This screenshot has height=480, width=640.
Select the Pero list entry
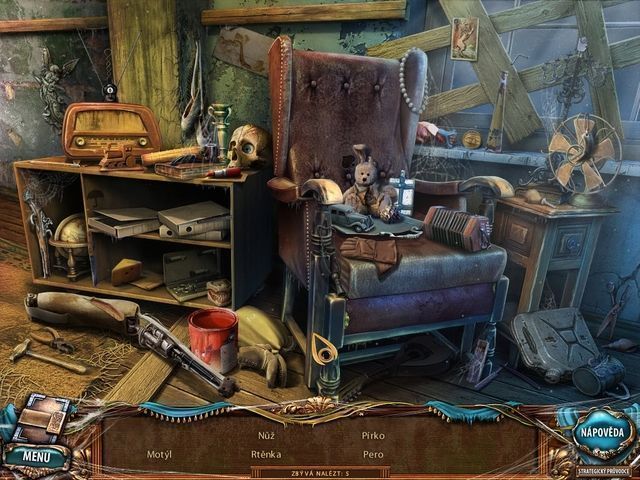[373, 454]
